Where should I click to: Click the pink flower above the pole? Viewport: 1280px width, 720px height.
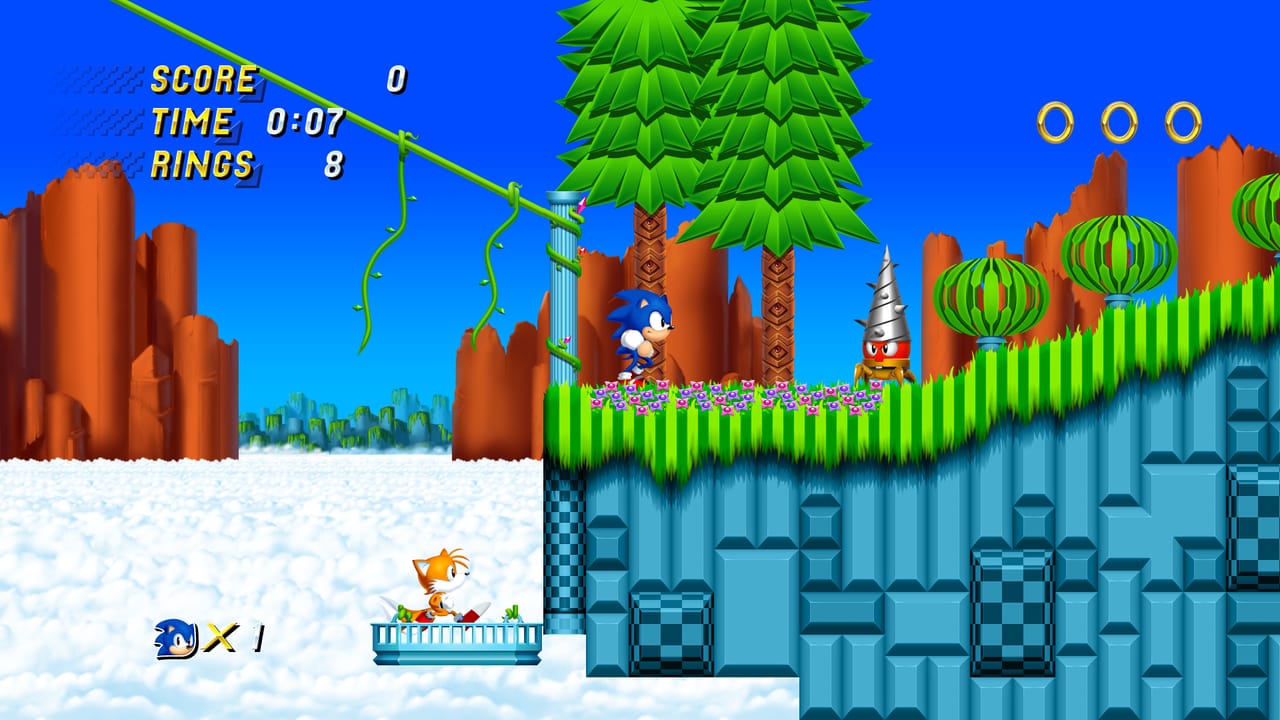click(581, 205)
